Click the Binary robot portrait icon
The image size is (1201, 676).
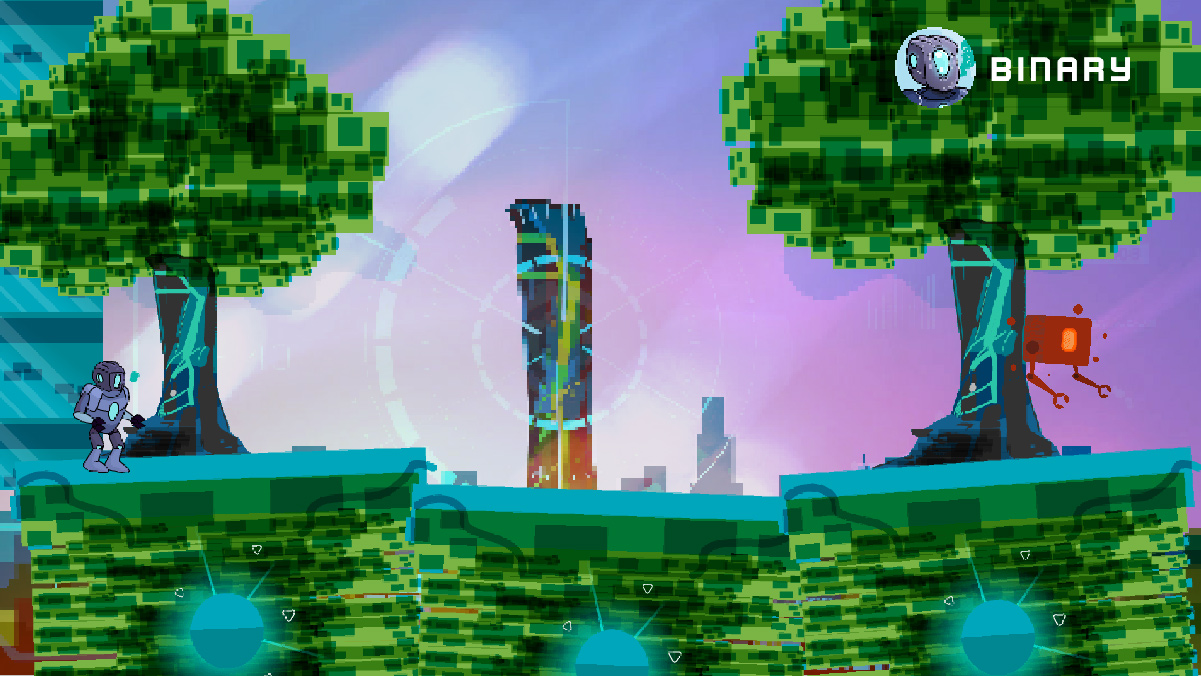[934, 67]
